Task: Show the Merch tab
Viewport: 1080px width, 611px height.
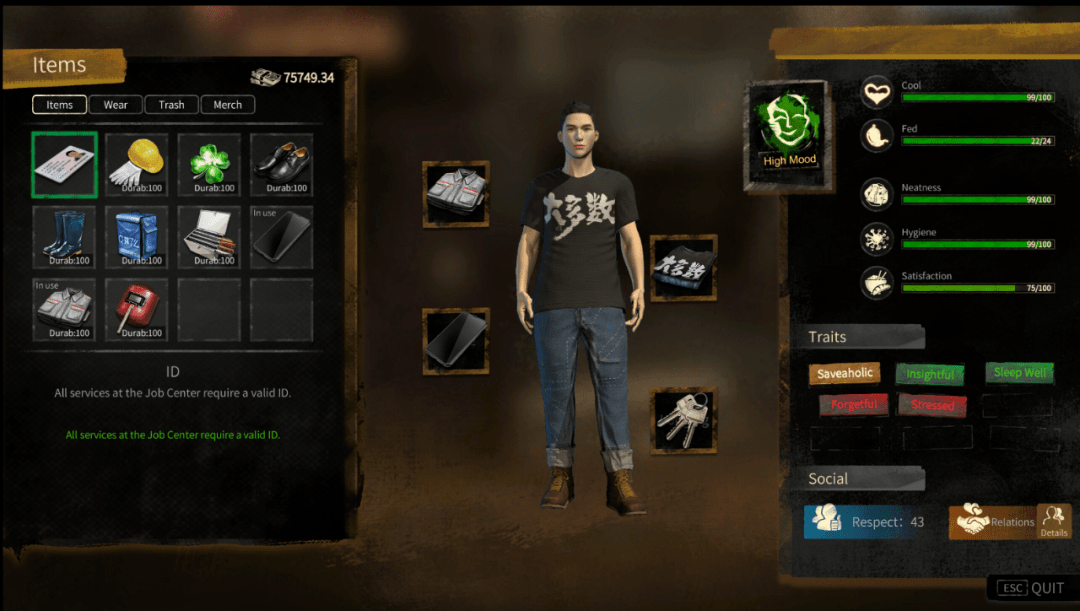Action: (x=227, y=105)
